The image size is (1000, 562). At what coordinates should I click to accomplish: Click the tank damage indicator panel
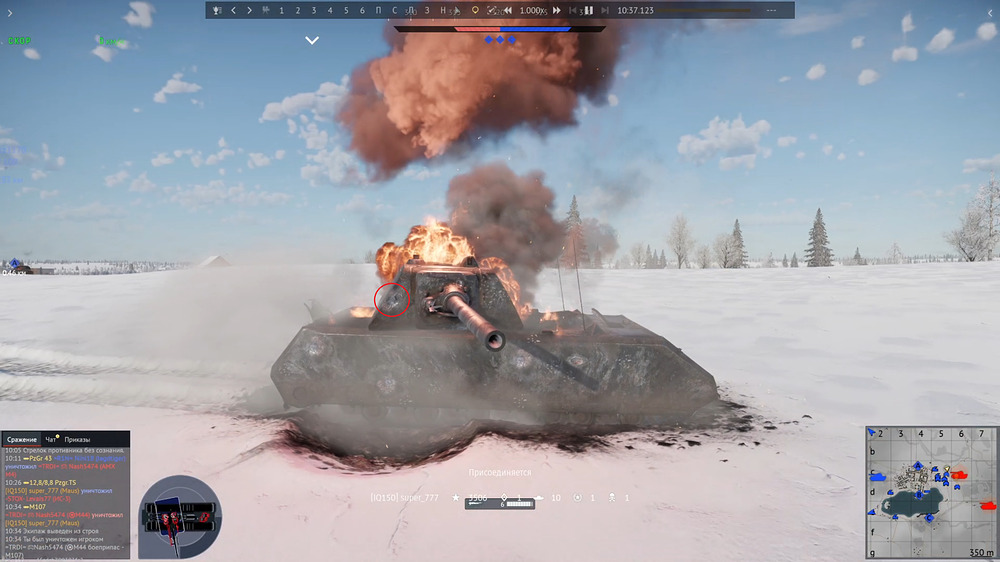(x=180, y=515)
